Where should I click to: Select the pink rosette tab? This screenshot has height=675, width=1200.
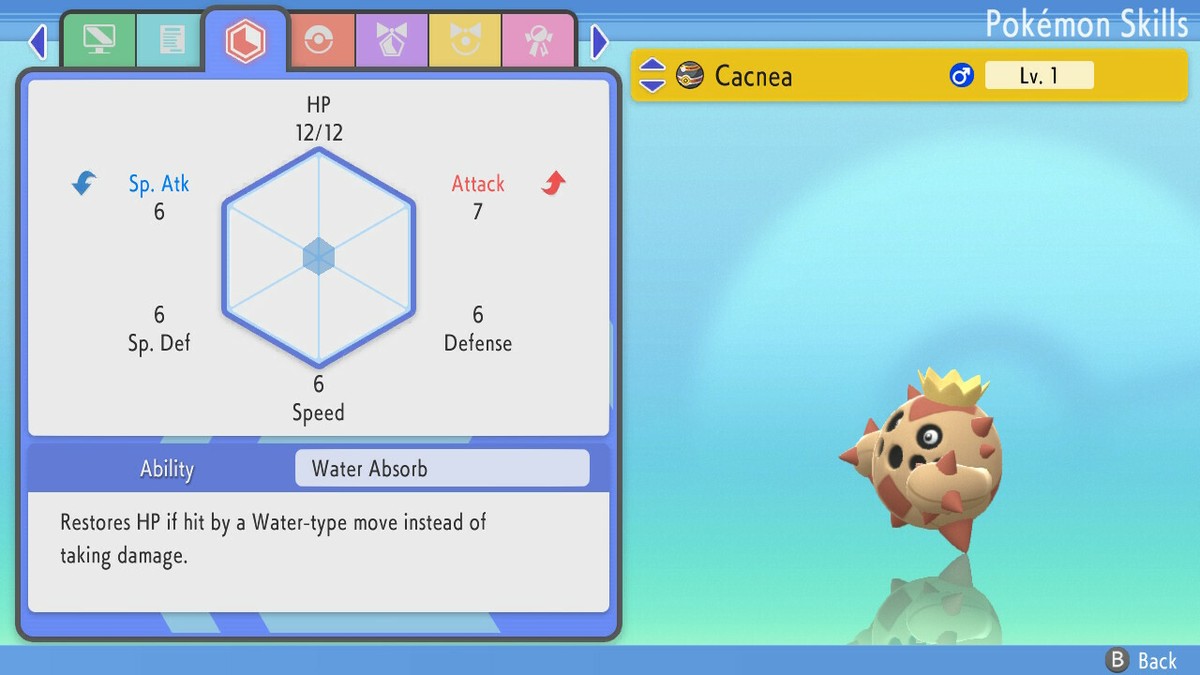point(537,41)
